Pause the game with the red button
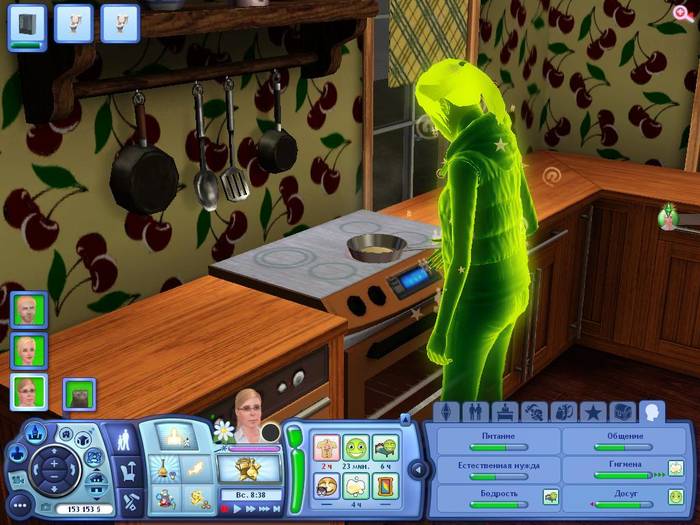The width and height of the screenshot is (700, 525). point(225,509)
